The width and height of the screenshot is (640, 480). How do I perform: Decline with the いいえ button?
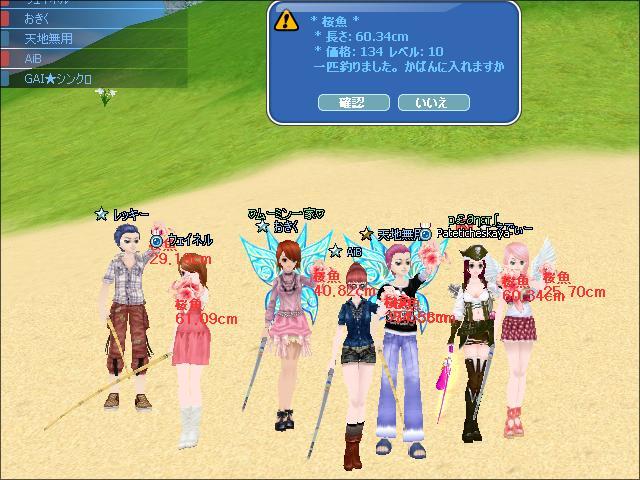[x=433, y=102]
